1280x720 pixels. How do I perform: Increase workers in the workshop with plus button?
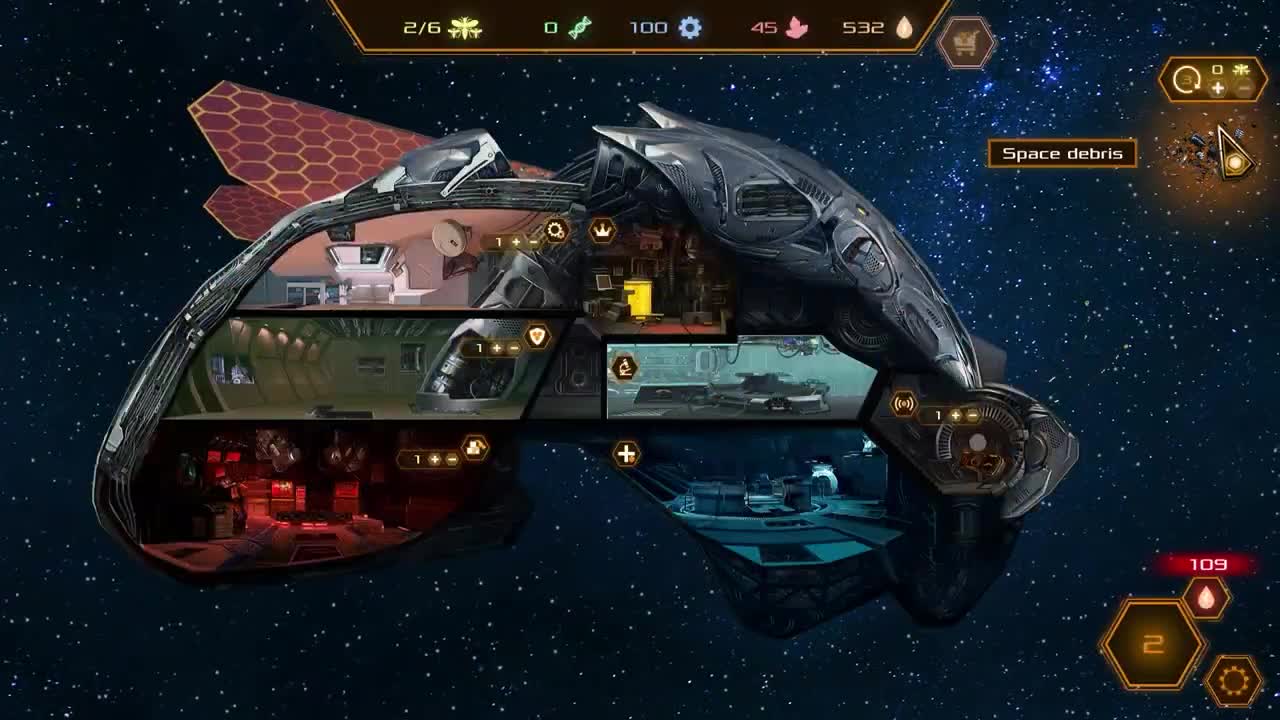[516, 242]
